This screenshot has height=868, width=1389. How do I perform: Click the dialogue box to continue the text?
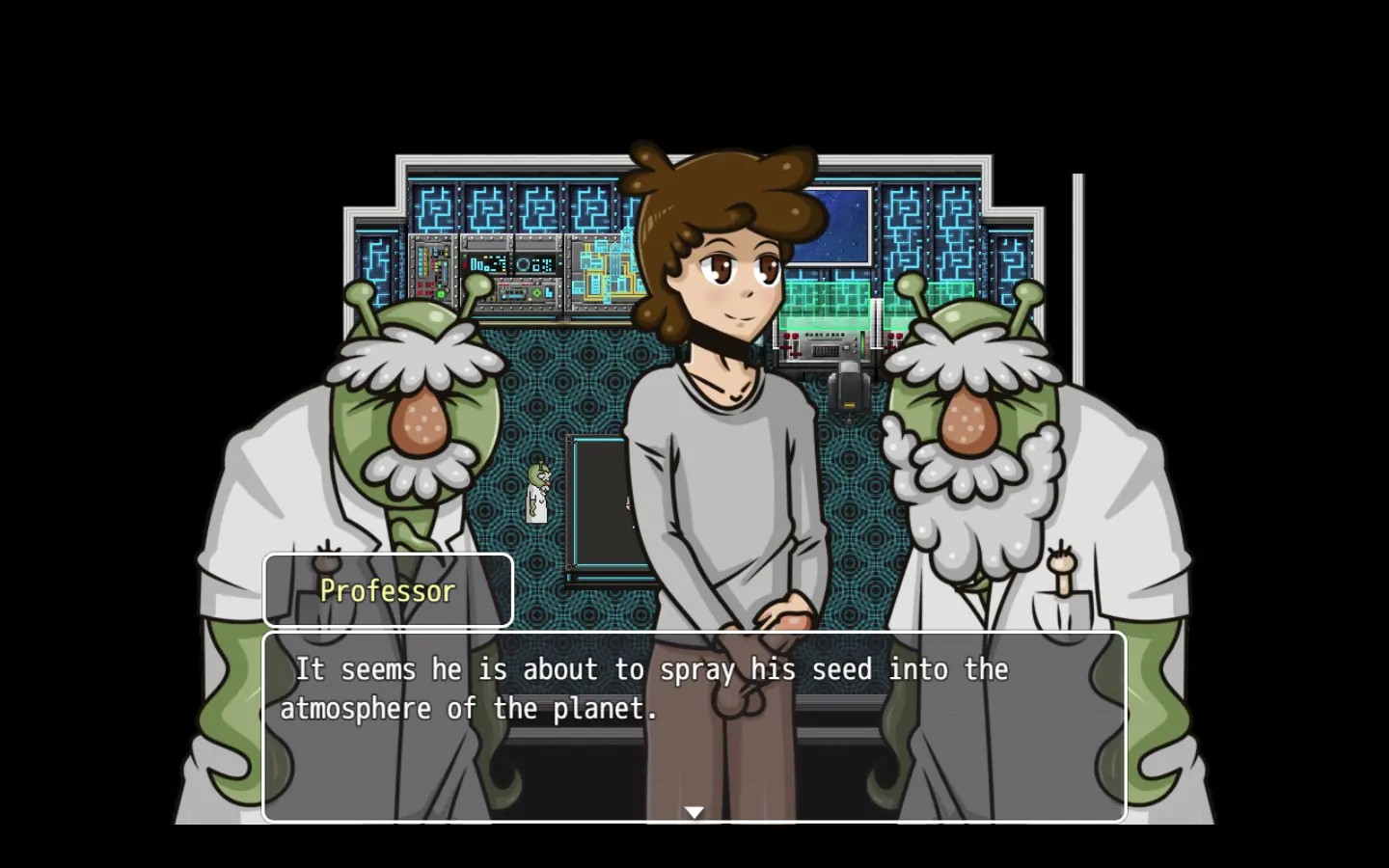pos(694,723)
